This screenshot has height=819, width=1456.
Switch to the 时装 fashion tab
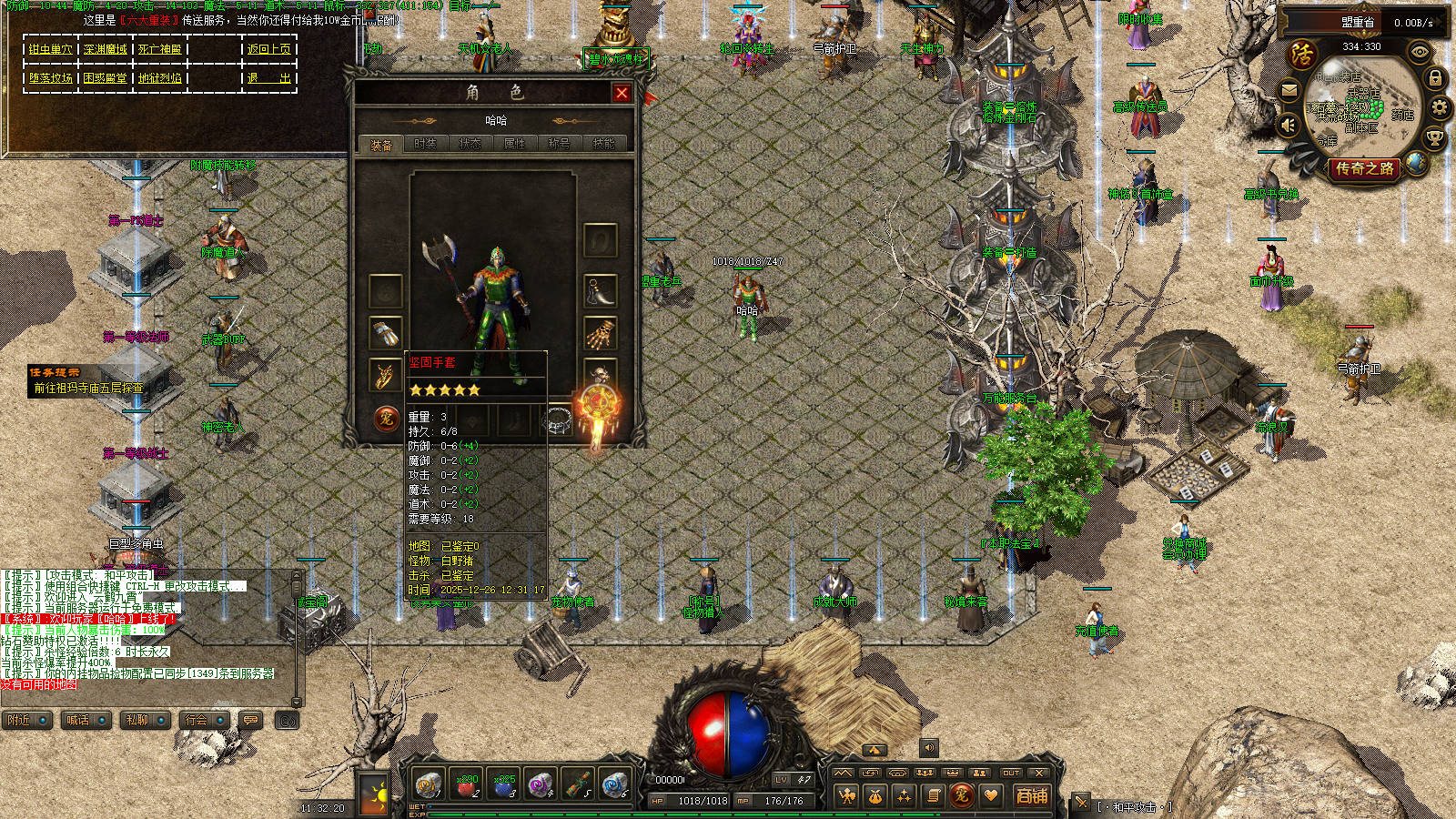click(x=425, y=144)
